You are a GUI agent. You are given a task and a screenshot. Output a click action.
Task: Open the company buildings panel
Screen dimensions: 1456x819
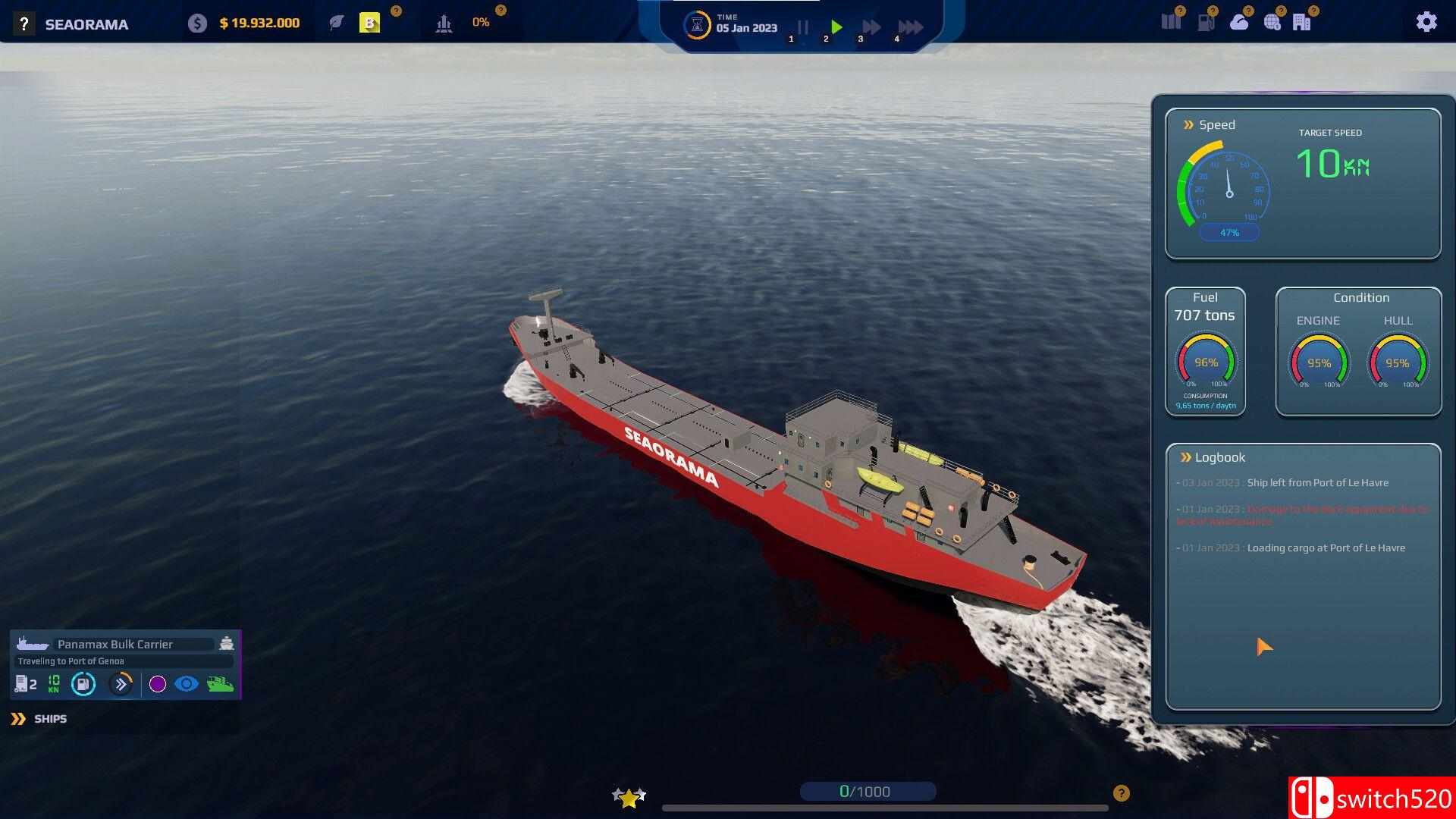tap(1304, 21)
